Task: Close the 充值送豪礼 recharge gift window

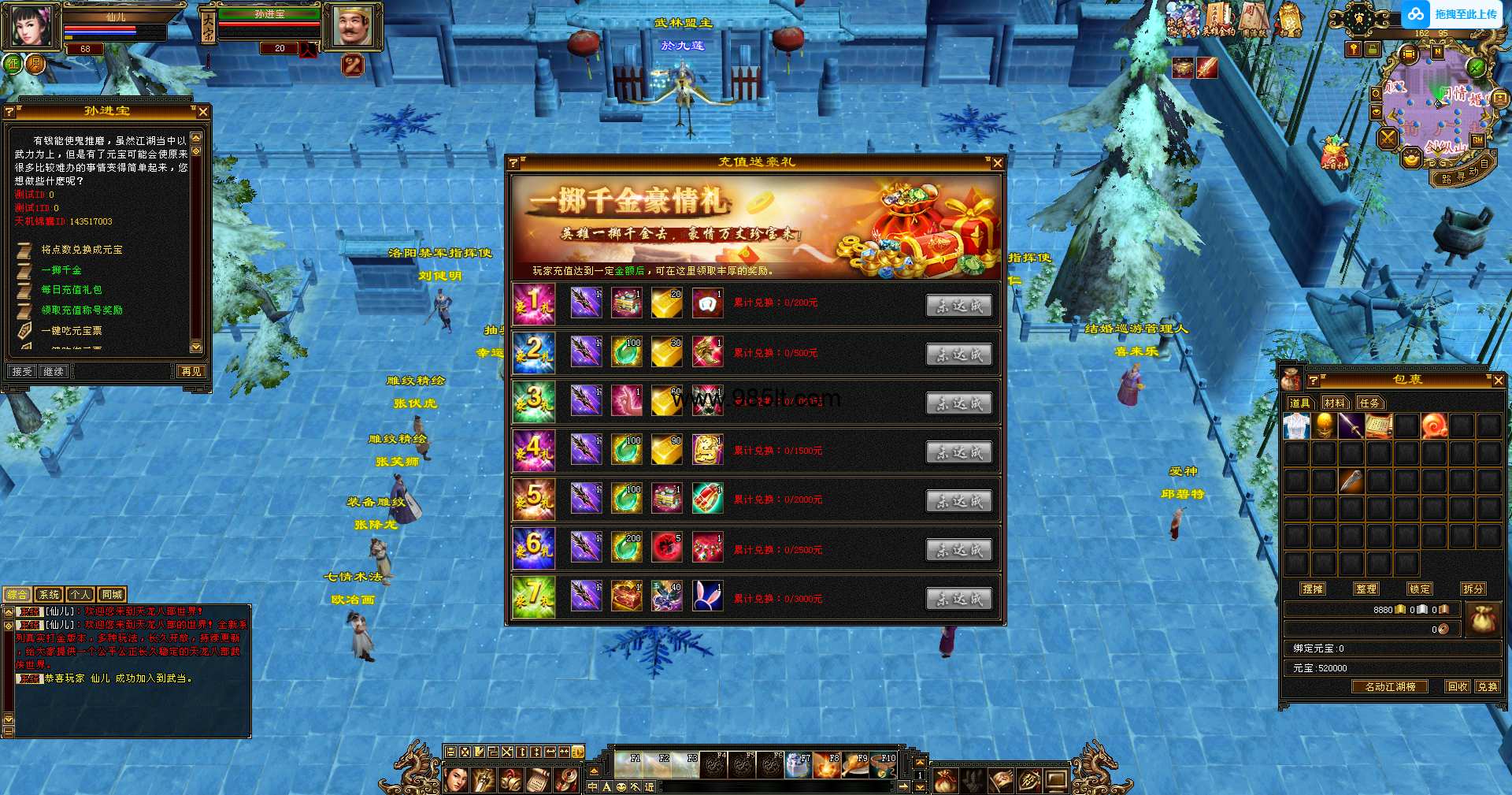Action: pyautogui.click(x=997, y=163)
